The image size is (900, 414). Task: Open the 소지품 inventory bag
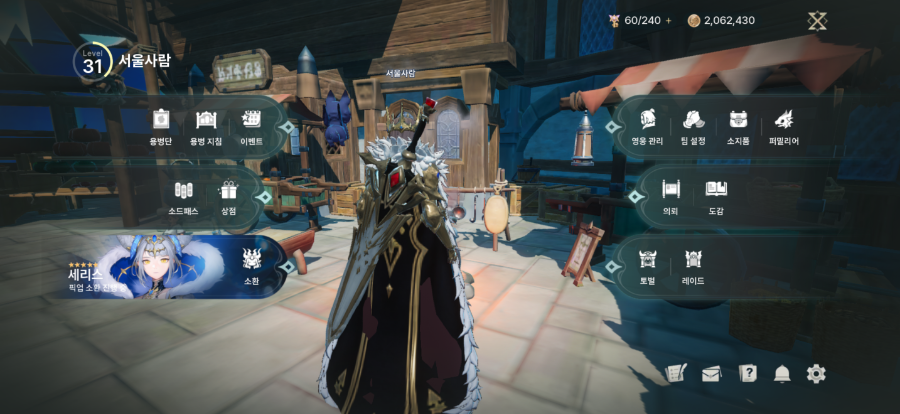click(738, 126)
